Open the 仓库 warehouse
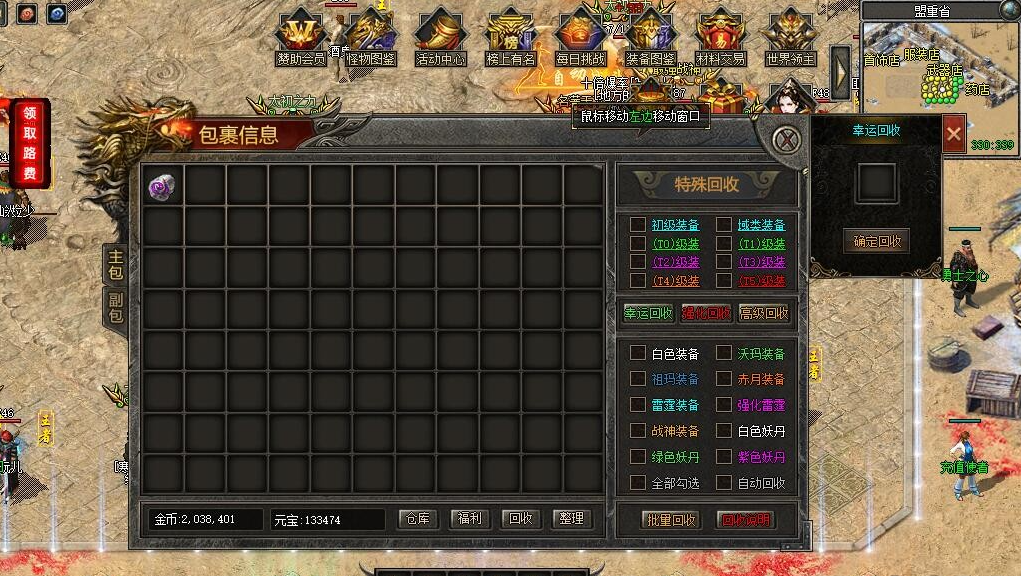The width and height of the screenshot is (1021, 576). [x=419, y=519]
